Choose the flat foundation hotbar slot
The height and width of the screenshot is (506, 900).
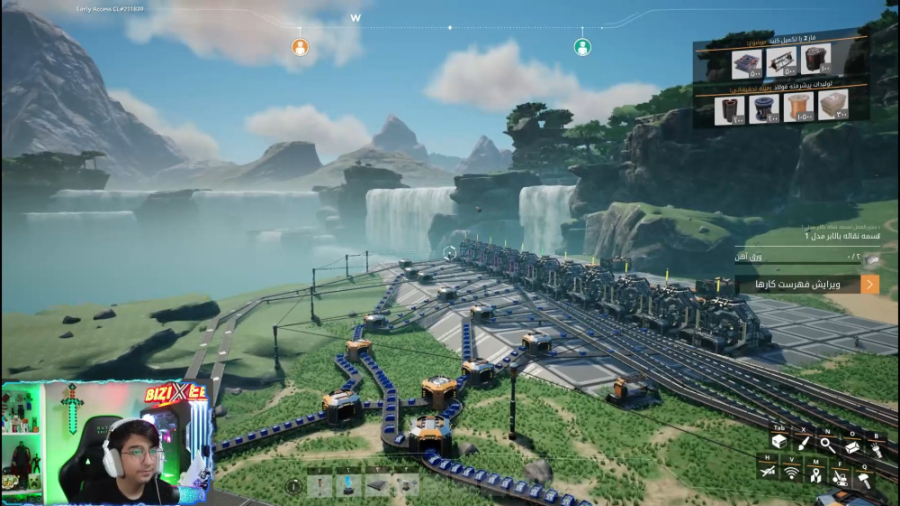point(378,485)
